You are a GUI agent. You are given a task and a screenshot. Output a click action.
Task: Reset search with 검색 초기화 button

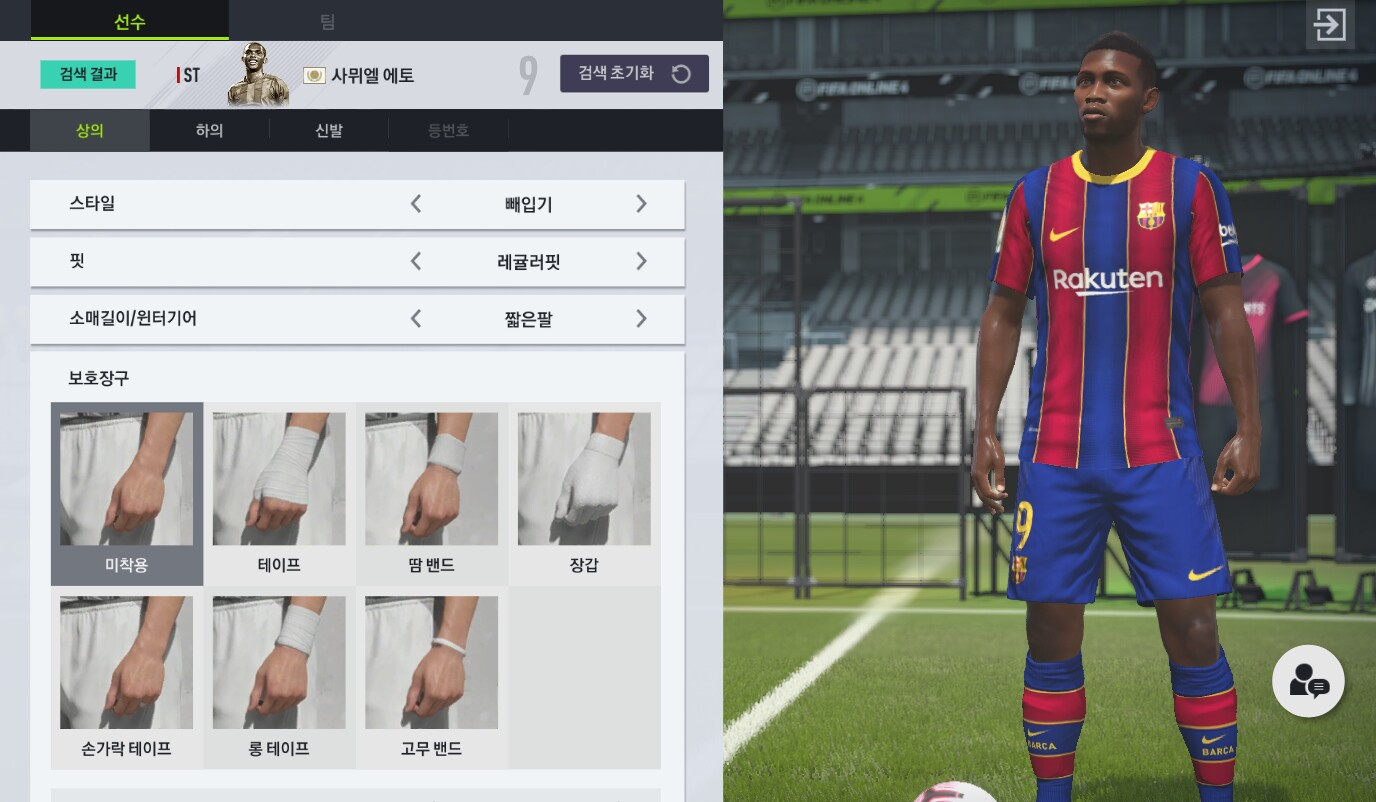click(634, 73)
